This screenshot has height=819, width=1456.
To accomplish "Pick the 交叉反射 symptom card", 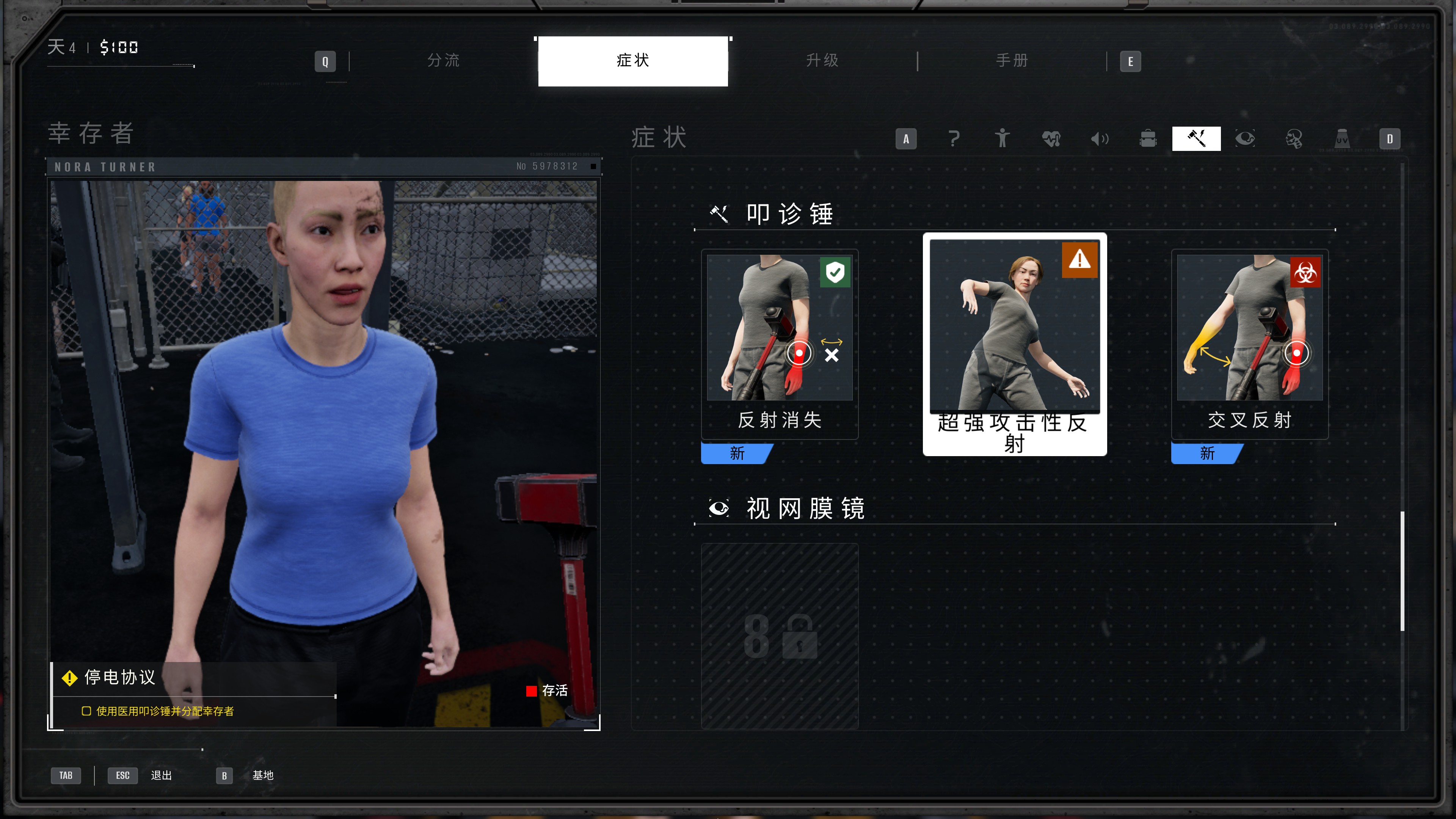I will point(1250,344).
